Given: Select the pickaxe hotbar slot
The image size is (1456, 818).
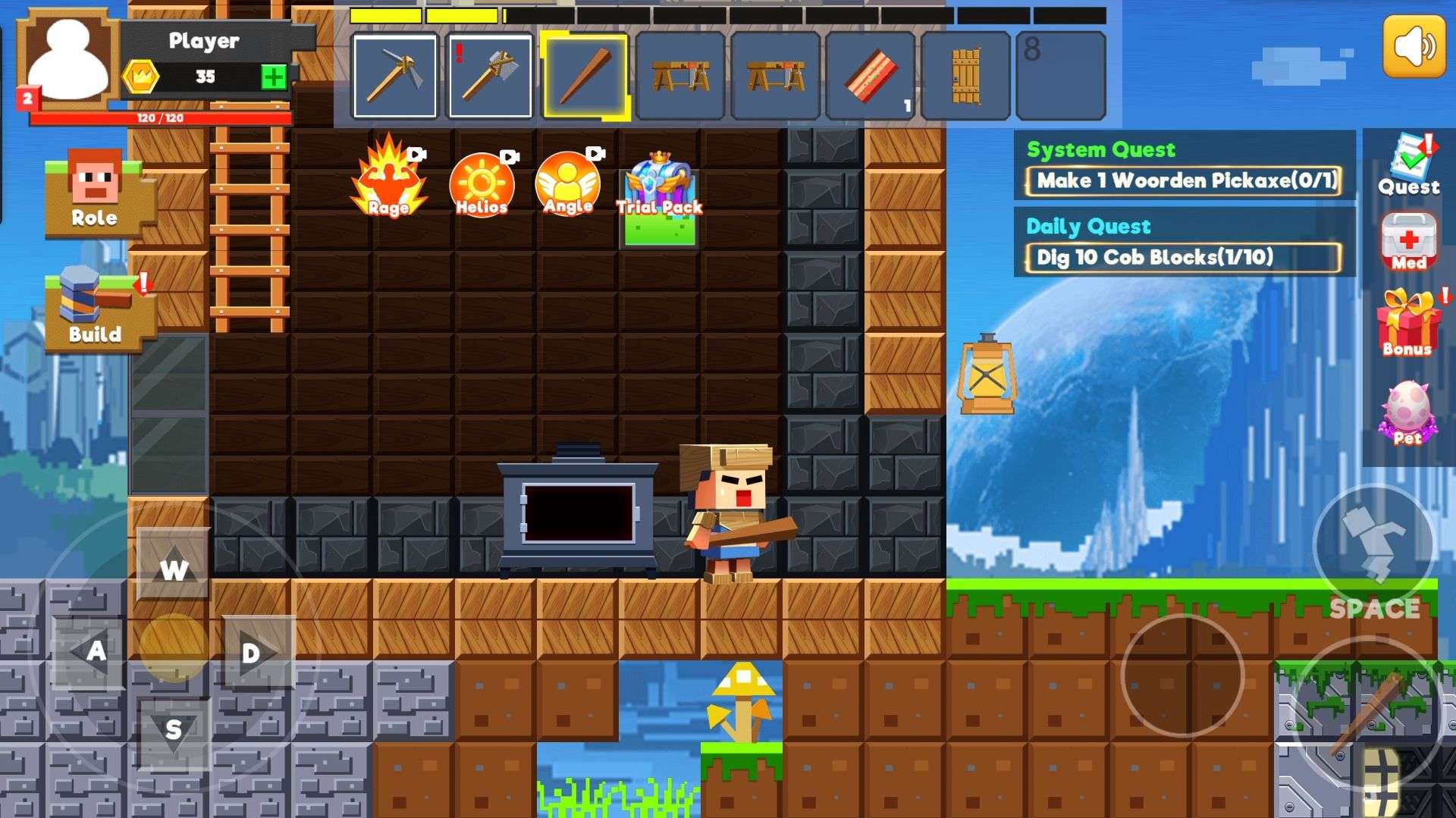Looking at the screenshot, I should point(394,76).
